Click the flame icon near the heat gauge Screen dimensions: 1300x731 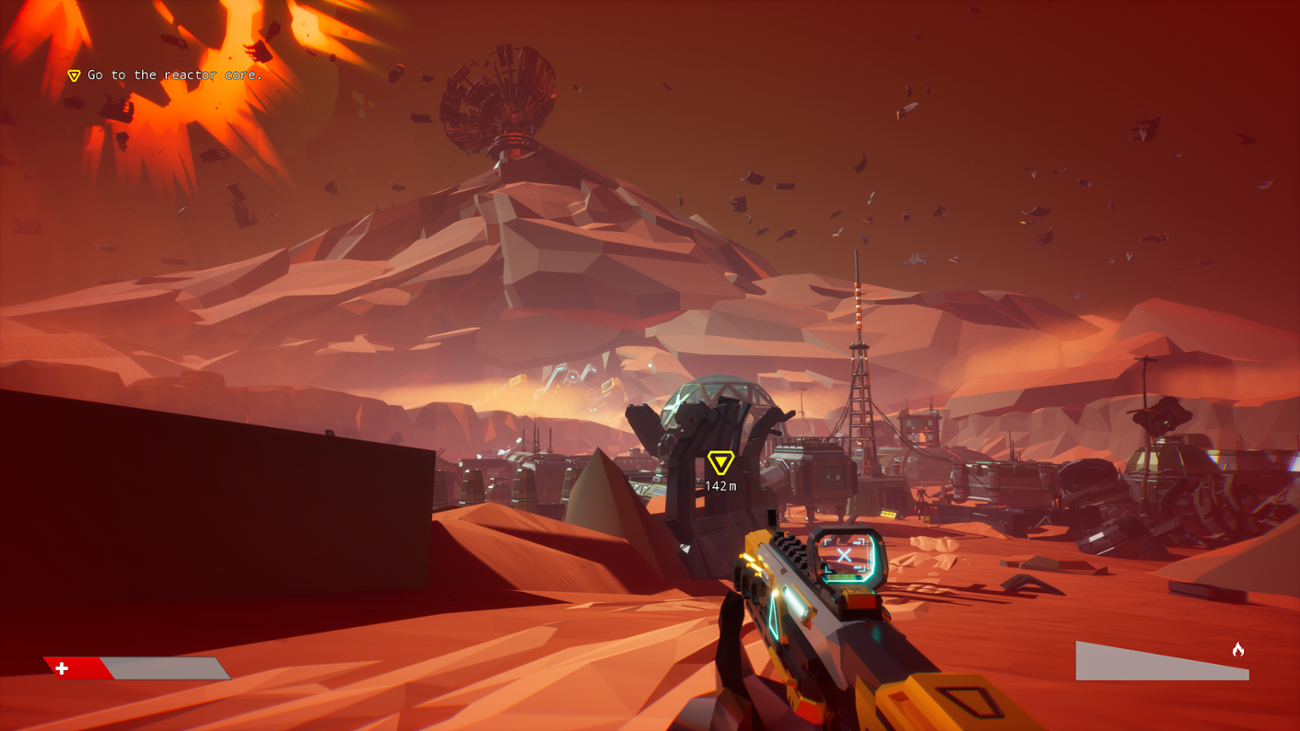click(1237, 650)
